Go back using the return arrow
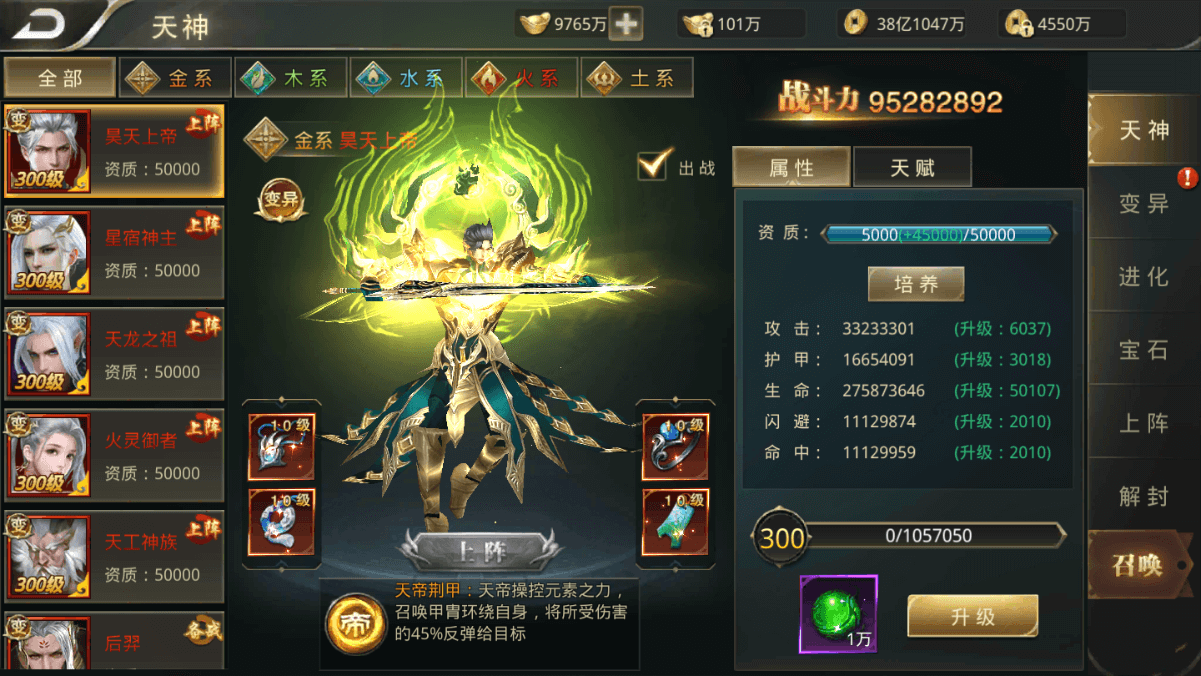Image resolution: width=1201 pixels, height=676 pixels. coord(40,24)
